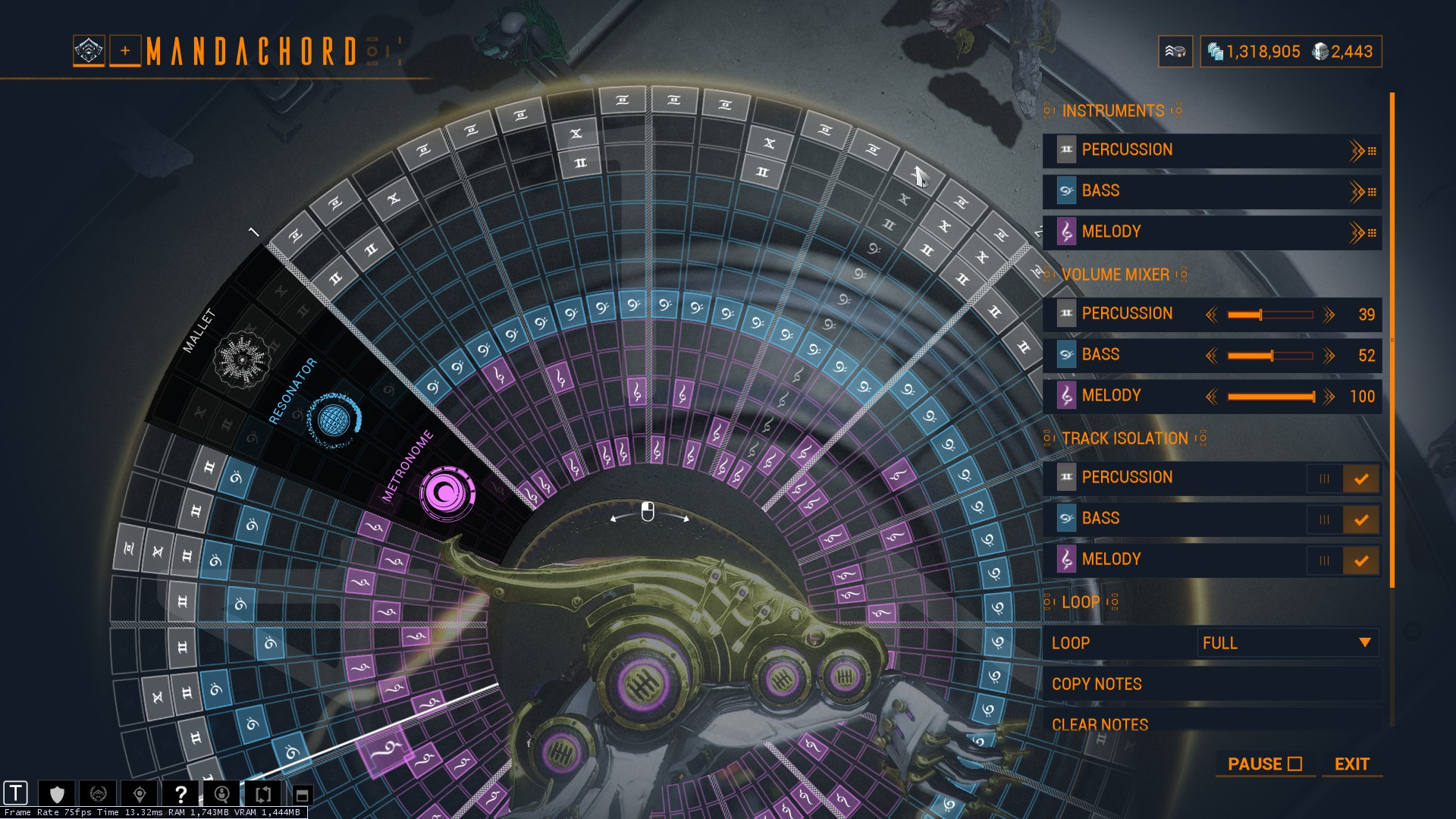Image resolution: width=1456 pixels, height=819 pixels.
Task: Open the Loop dropdown set to Full
Action: coord(1287,643)
